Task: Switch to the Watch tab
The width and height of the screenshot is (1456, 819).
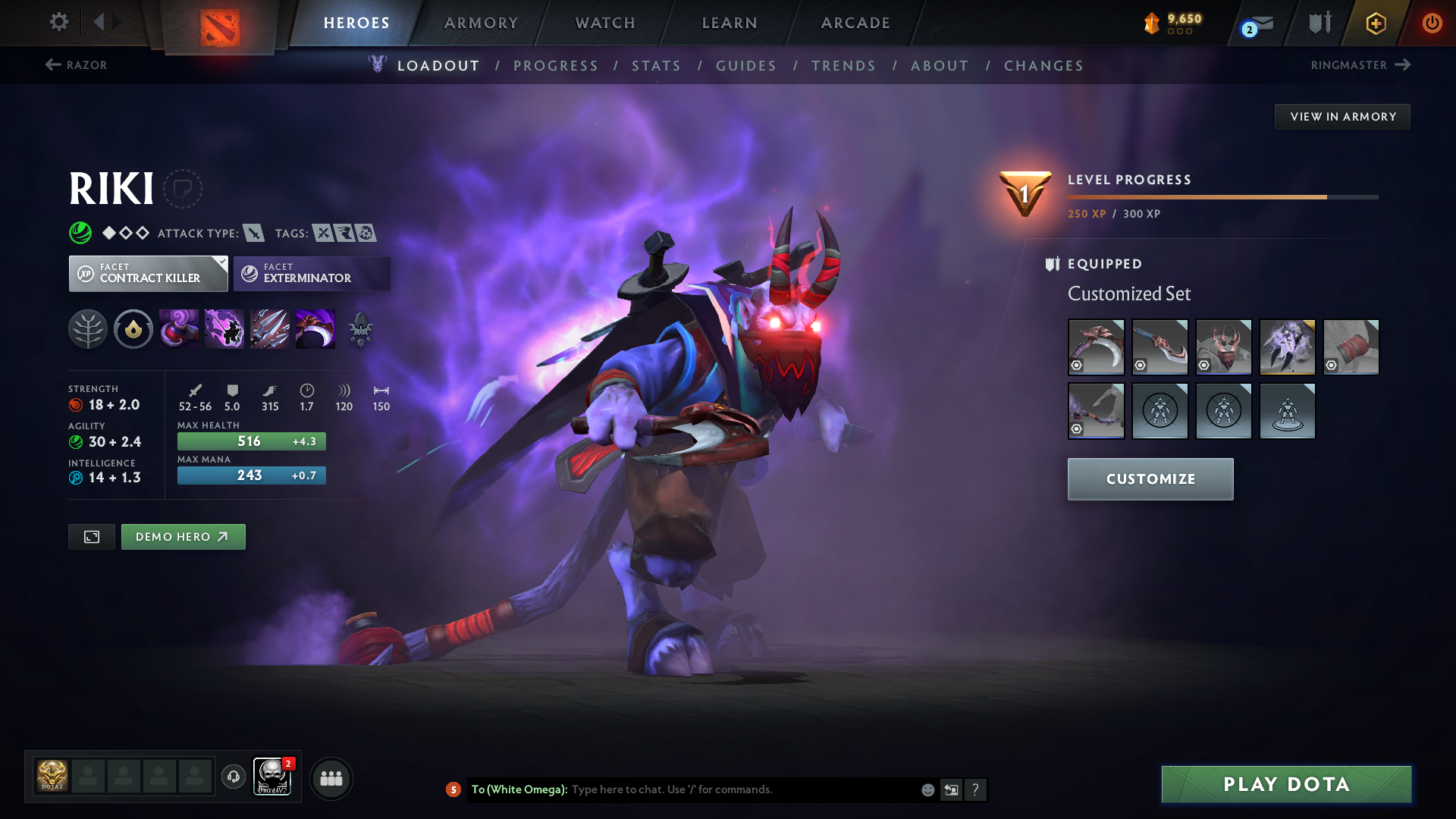Action: tap(605, 23)
